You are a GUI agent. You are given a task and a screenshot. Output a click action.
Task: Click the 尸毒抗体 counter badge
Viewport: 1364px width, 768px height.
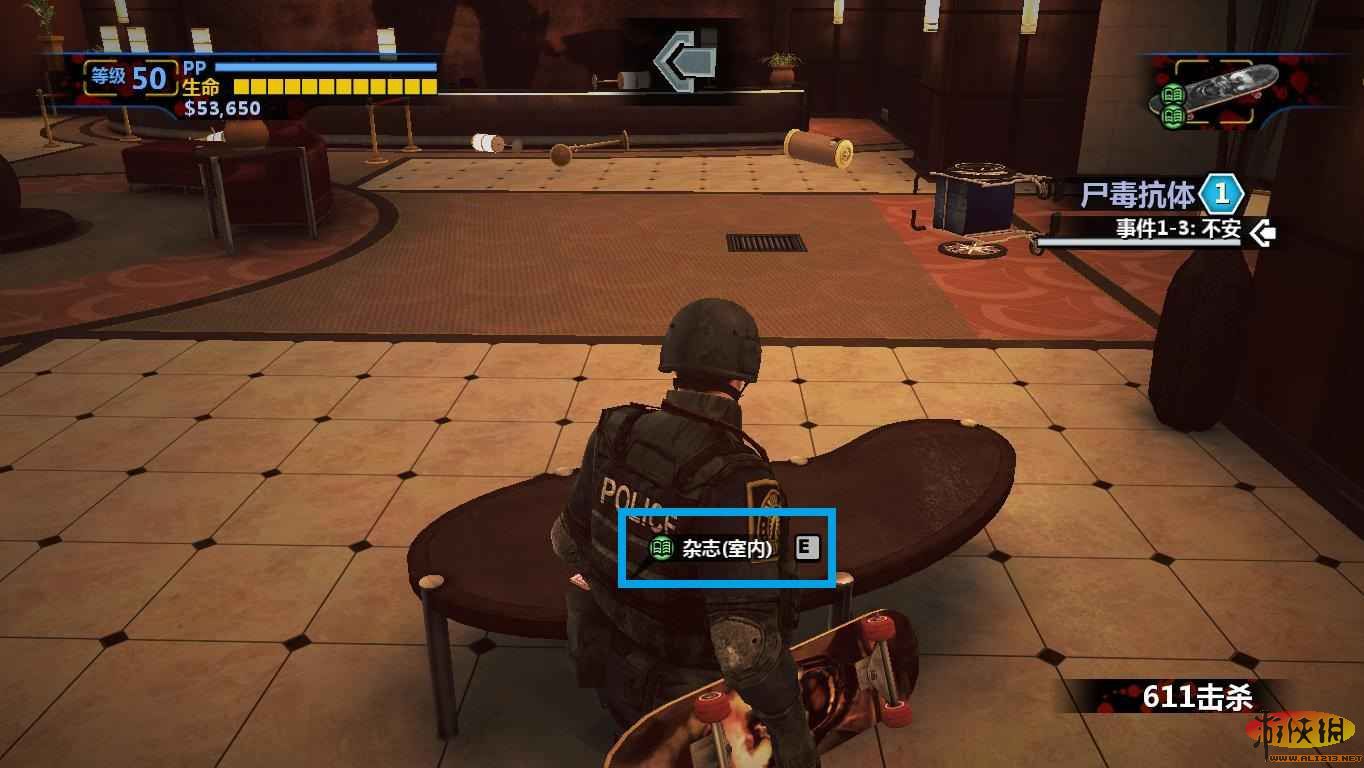(x=1220, y=193)
